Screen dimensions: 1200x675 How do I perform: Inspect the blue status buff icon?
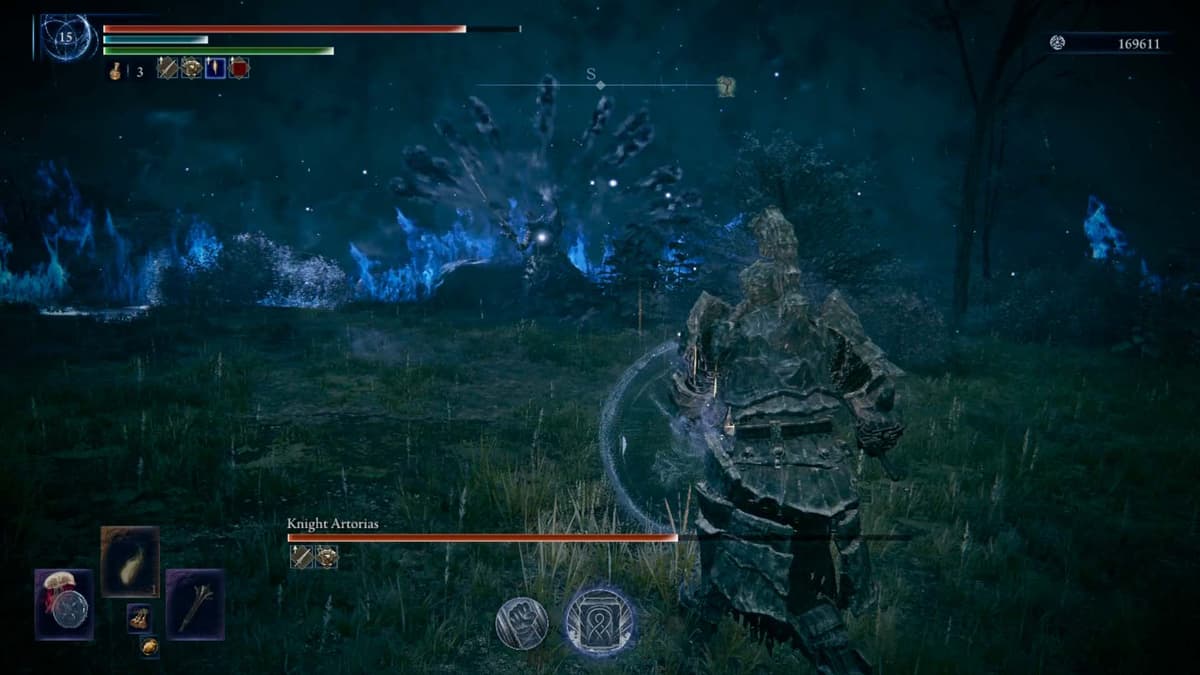coord(215,68)
